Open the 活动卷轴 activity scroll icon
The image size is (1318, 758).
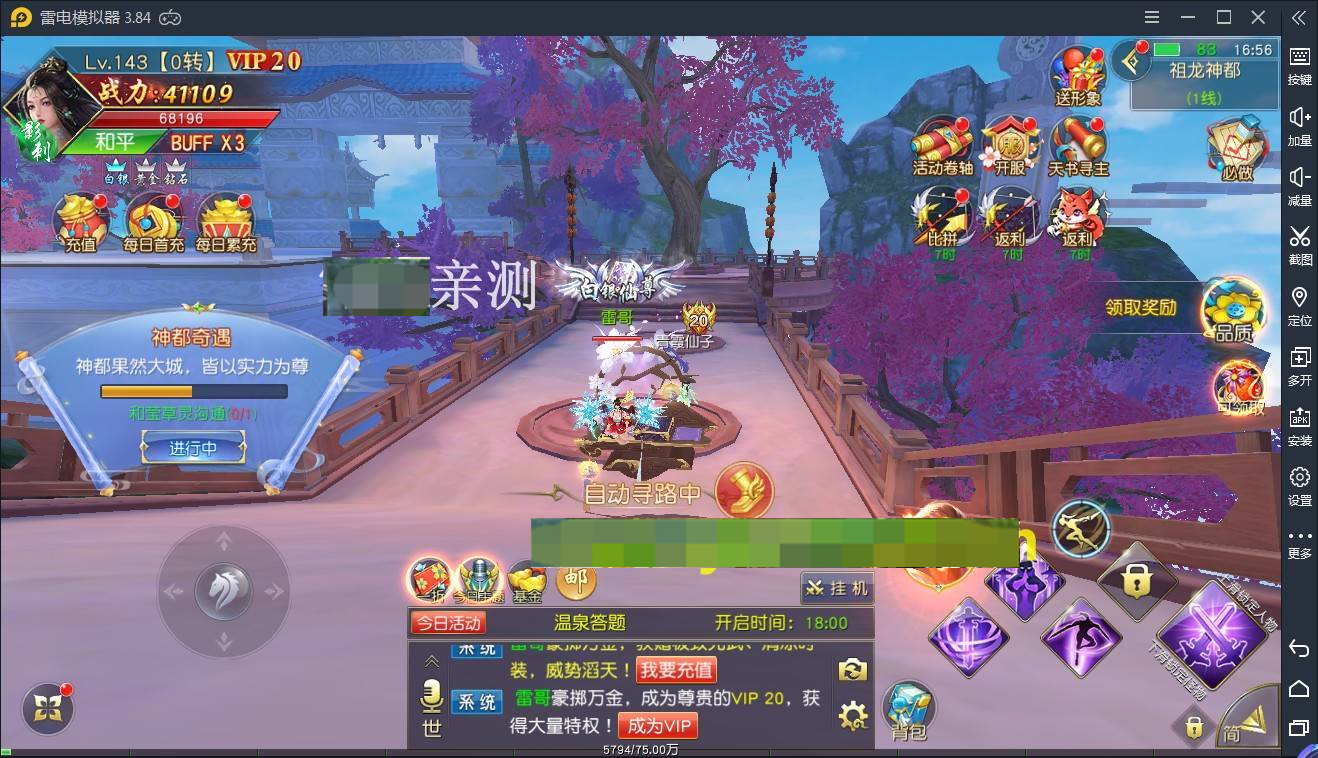(940, 140)
